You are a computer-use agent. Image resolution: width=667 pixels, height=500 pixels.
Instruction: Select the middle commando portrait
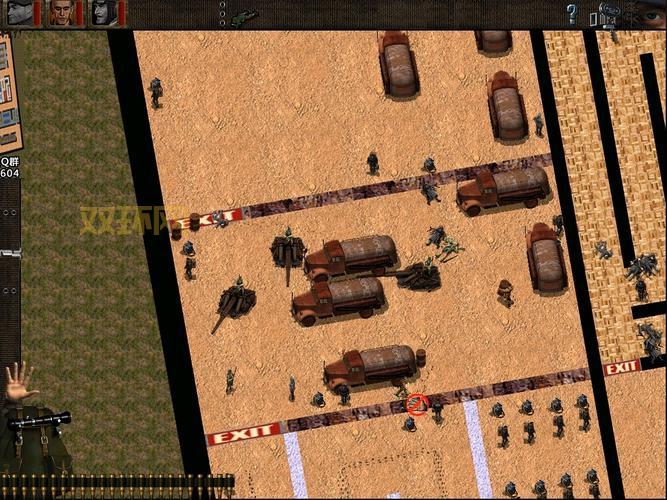[x=62, y=13]
